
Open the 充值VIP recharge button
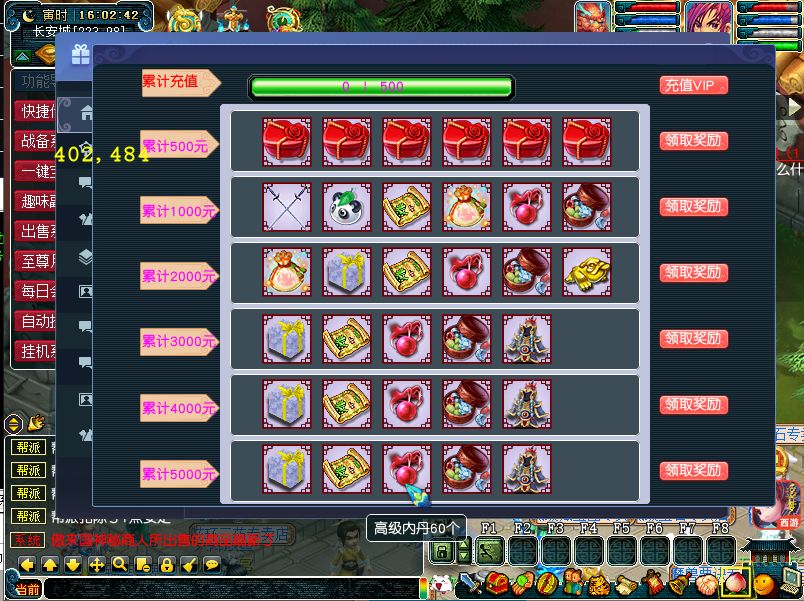coord(693,86)
